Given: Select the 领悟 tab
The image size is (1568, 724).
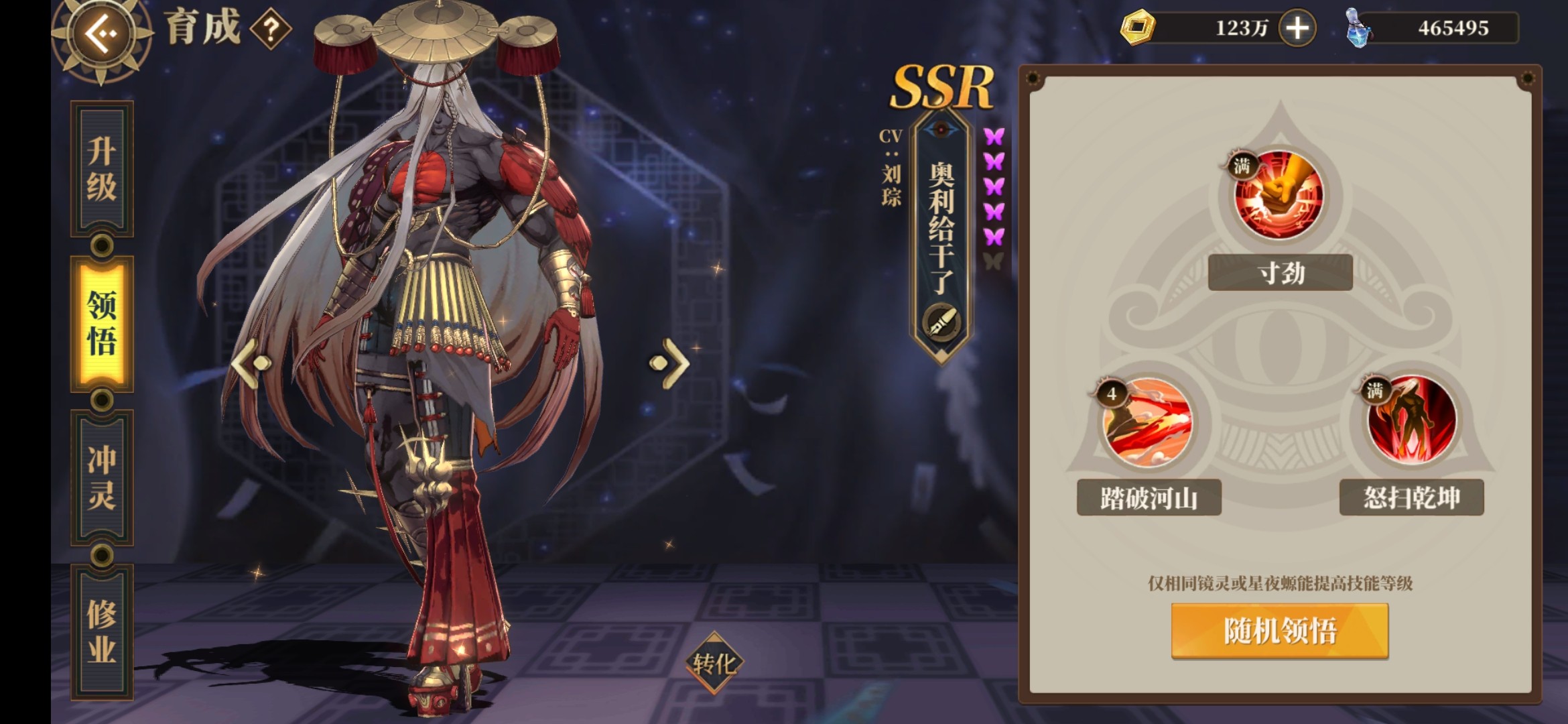Looking at the screenshot, I should click(102, 323).
